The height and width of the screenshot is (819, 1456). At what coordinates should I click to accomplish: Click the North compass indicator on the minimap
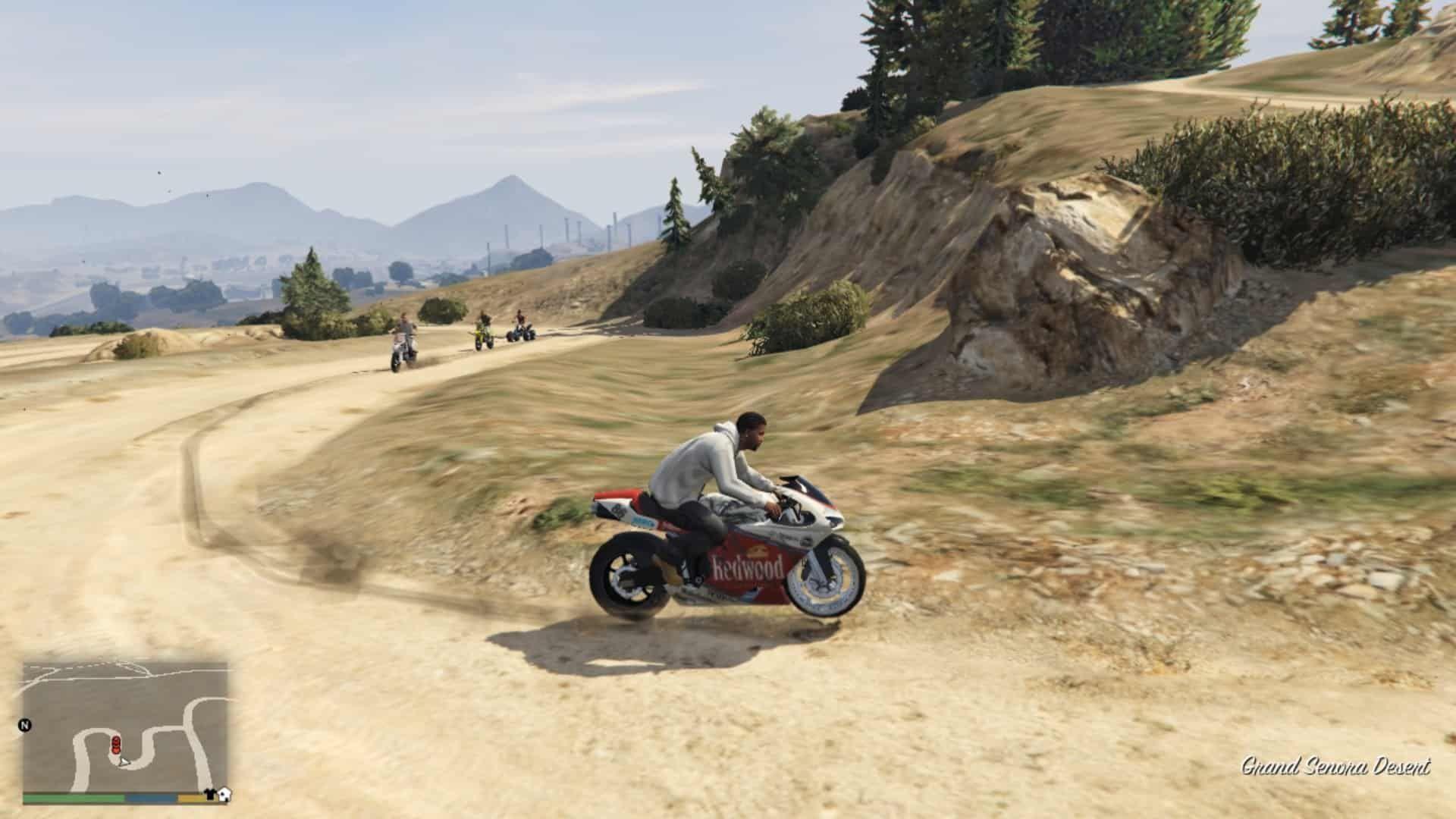tap(25, 726)
